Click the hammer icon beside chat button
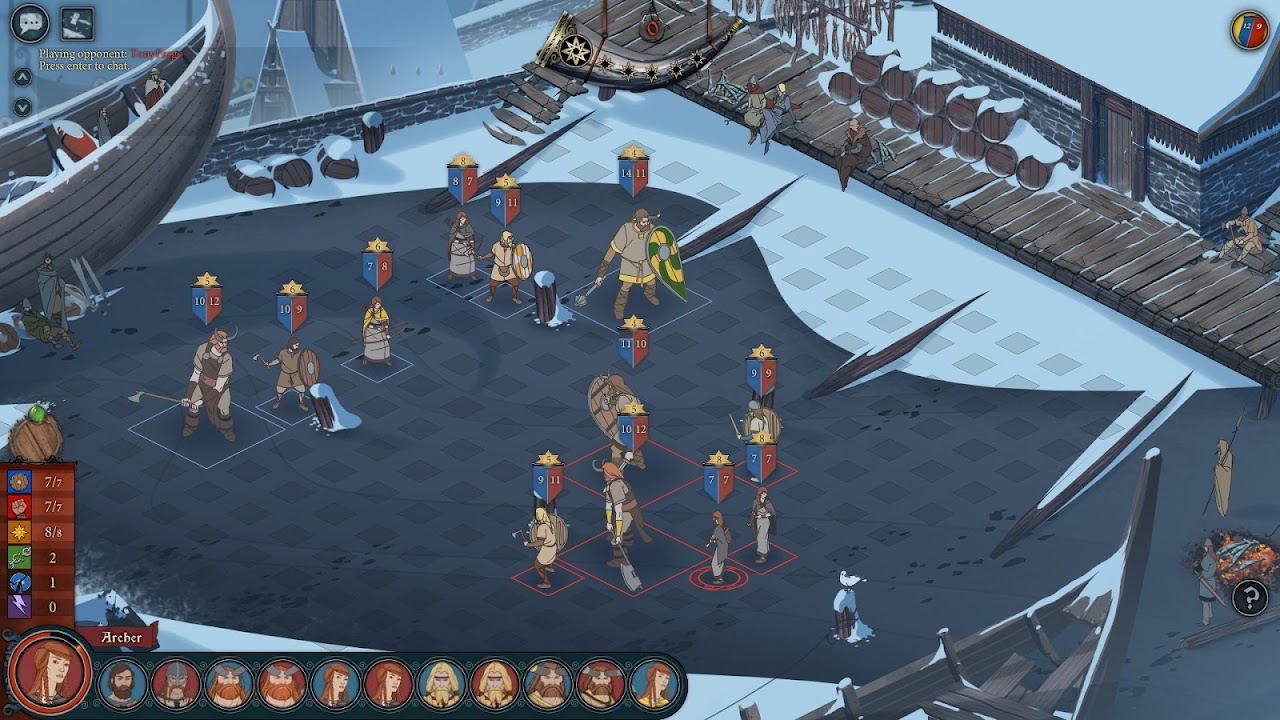The height and width of the screenshot is (720, 1280). [77, 21]
